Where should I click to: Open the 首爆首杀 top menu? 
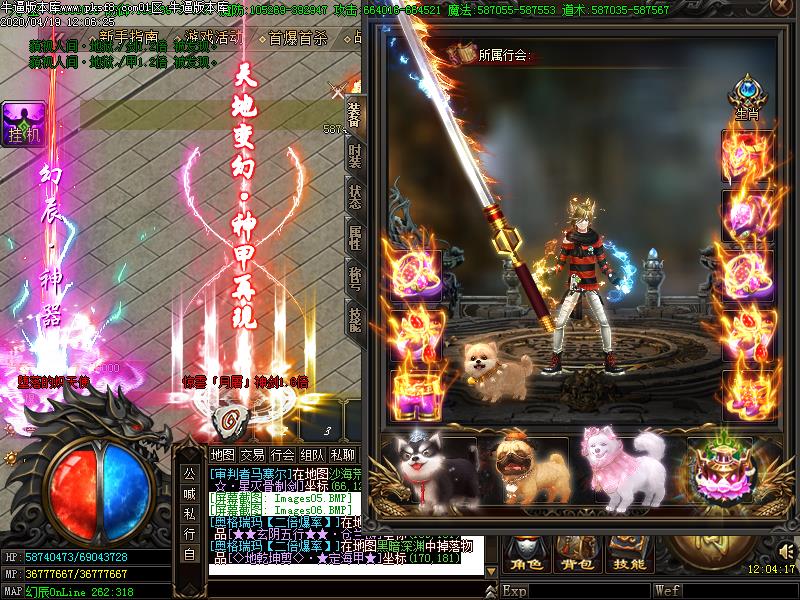point(297,39)
